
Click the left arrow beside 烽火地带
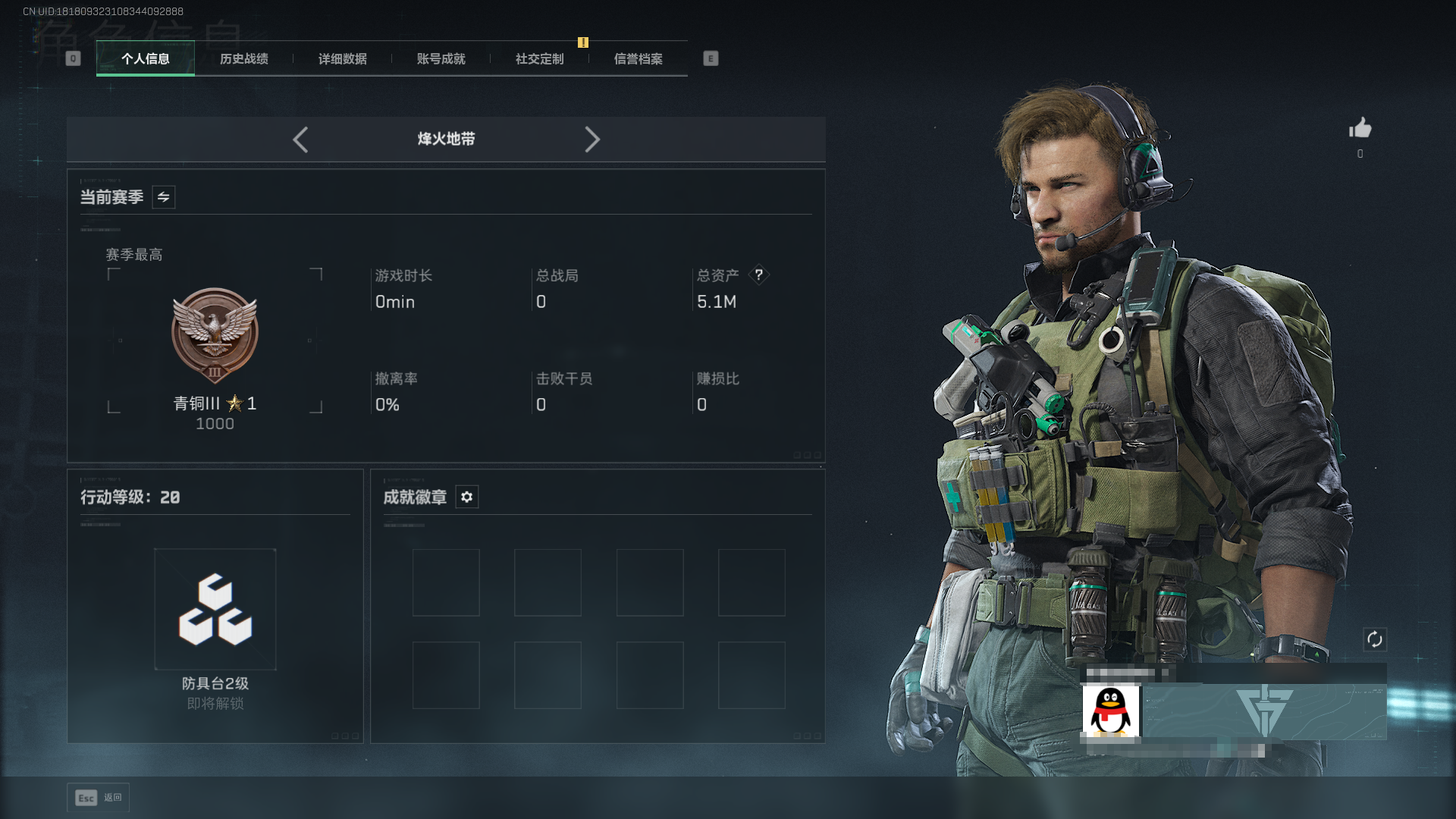[300, 140]
